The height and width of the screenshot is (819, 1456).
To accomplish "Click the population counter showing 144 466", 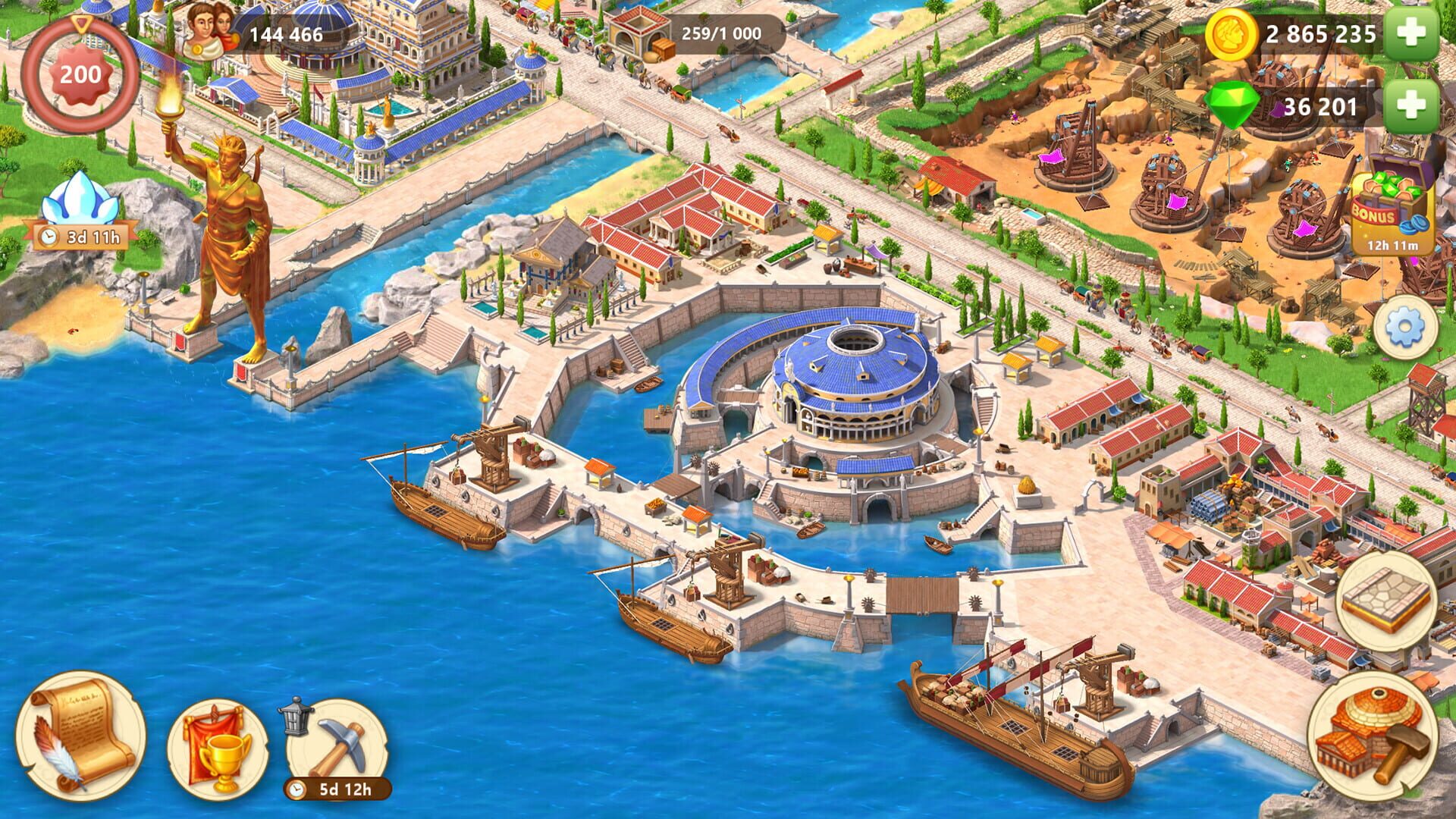I will pyautogui.click(x=288, y=34).
